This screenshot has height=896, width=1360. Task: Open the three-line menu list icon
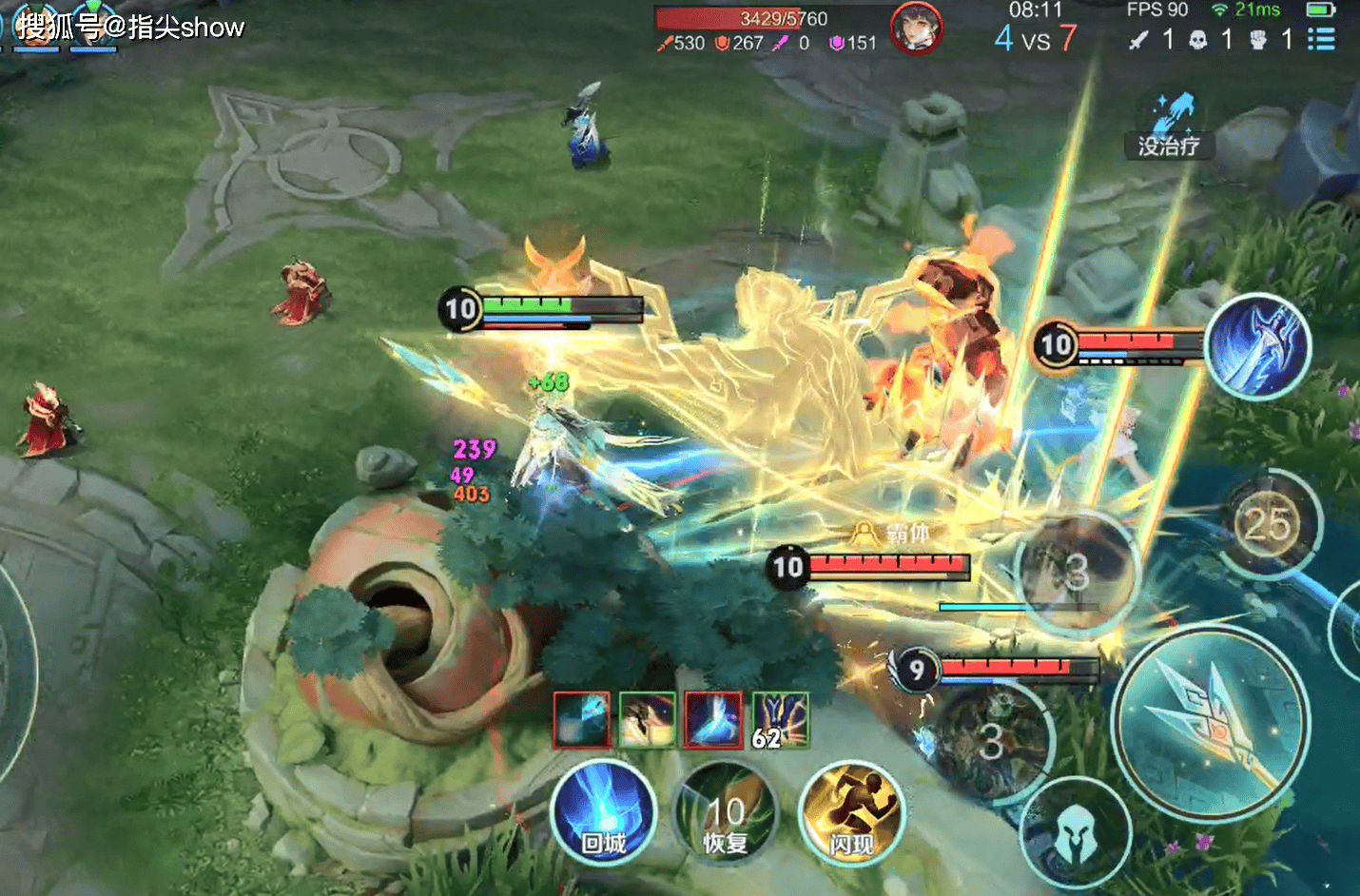pyautogui.click(x=1320, y=39)
